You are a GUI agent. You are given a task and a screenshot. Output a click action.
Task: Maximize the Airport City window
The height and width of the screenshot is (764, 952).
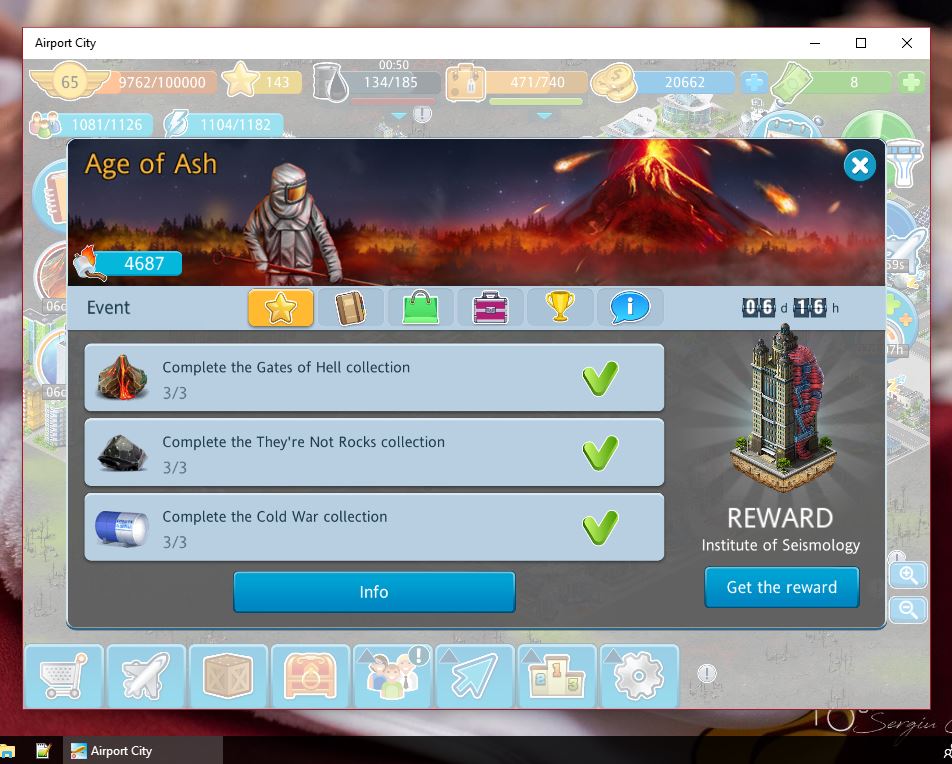pyautogui.click(x=860, y=43)
